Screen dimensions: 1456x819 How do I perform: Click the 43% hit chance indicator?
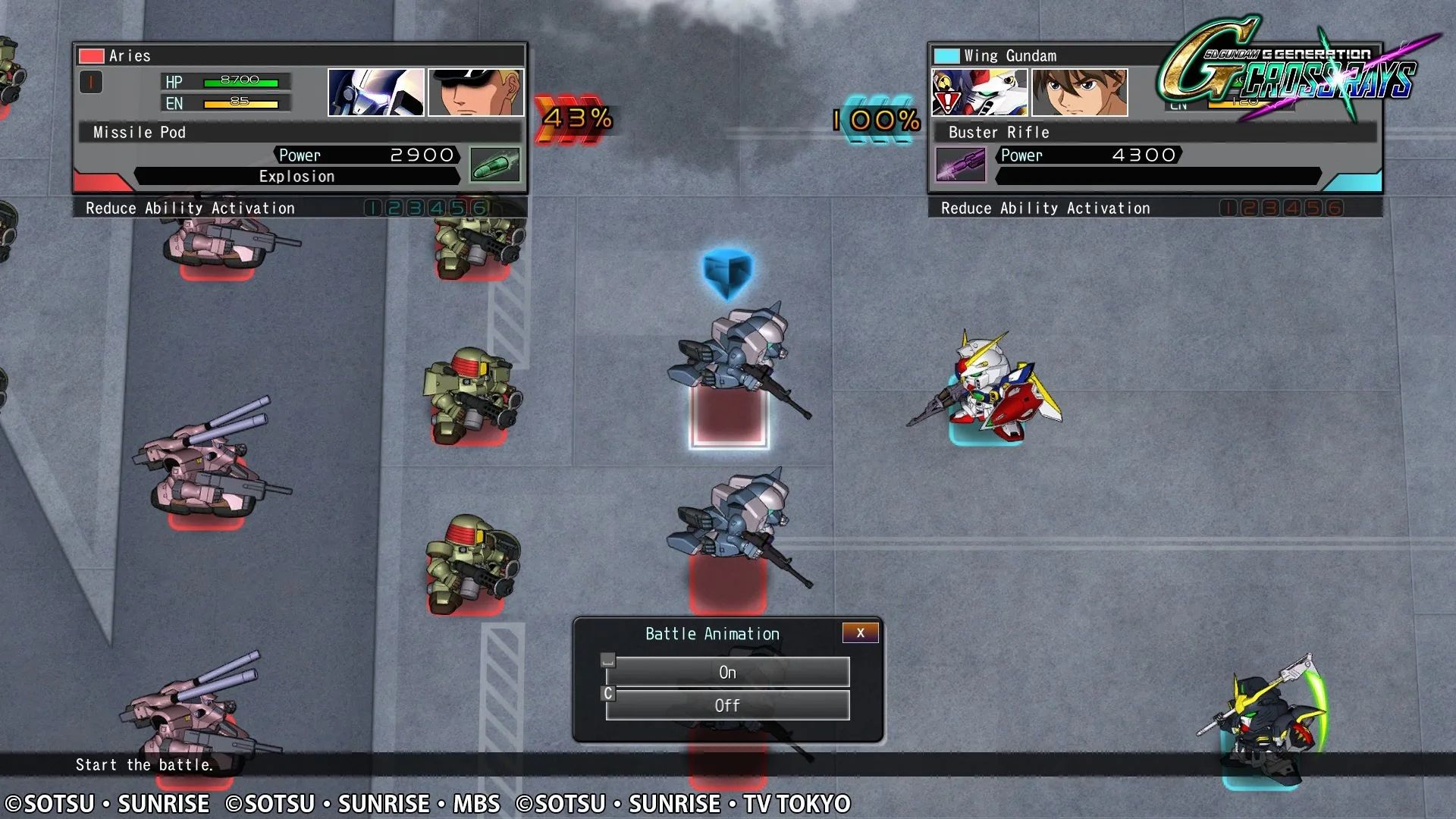pyautogui.click(x=576, y=119)
